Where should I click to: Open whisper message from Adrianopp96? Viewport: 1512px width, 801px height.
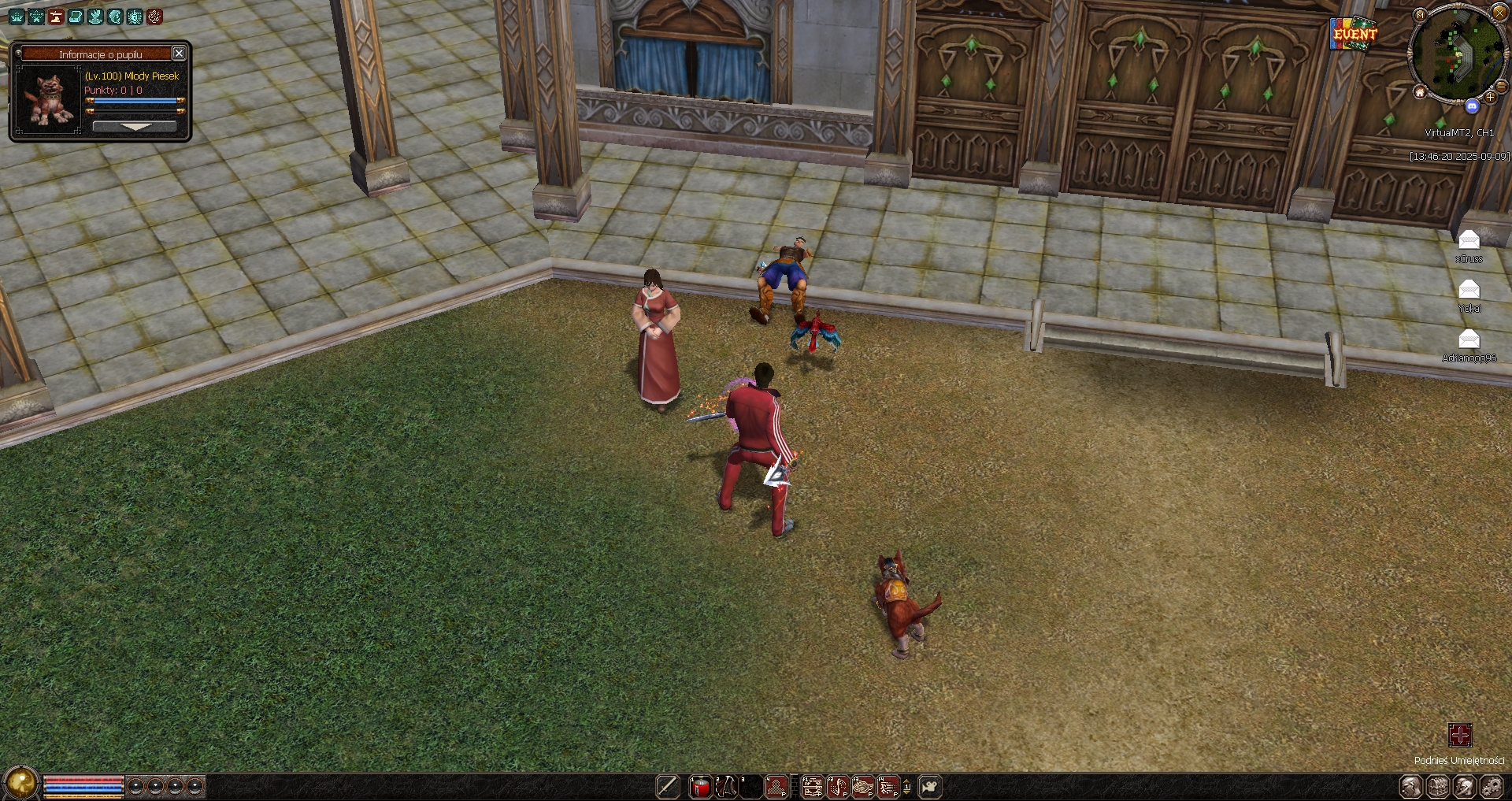click(1469, 339)
